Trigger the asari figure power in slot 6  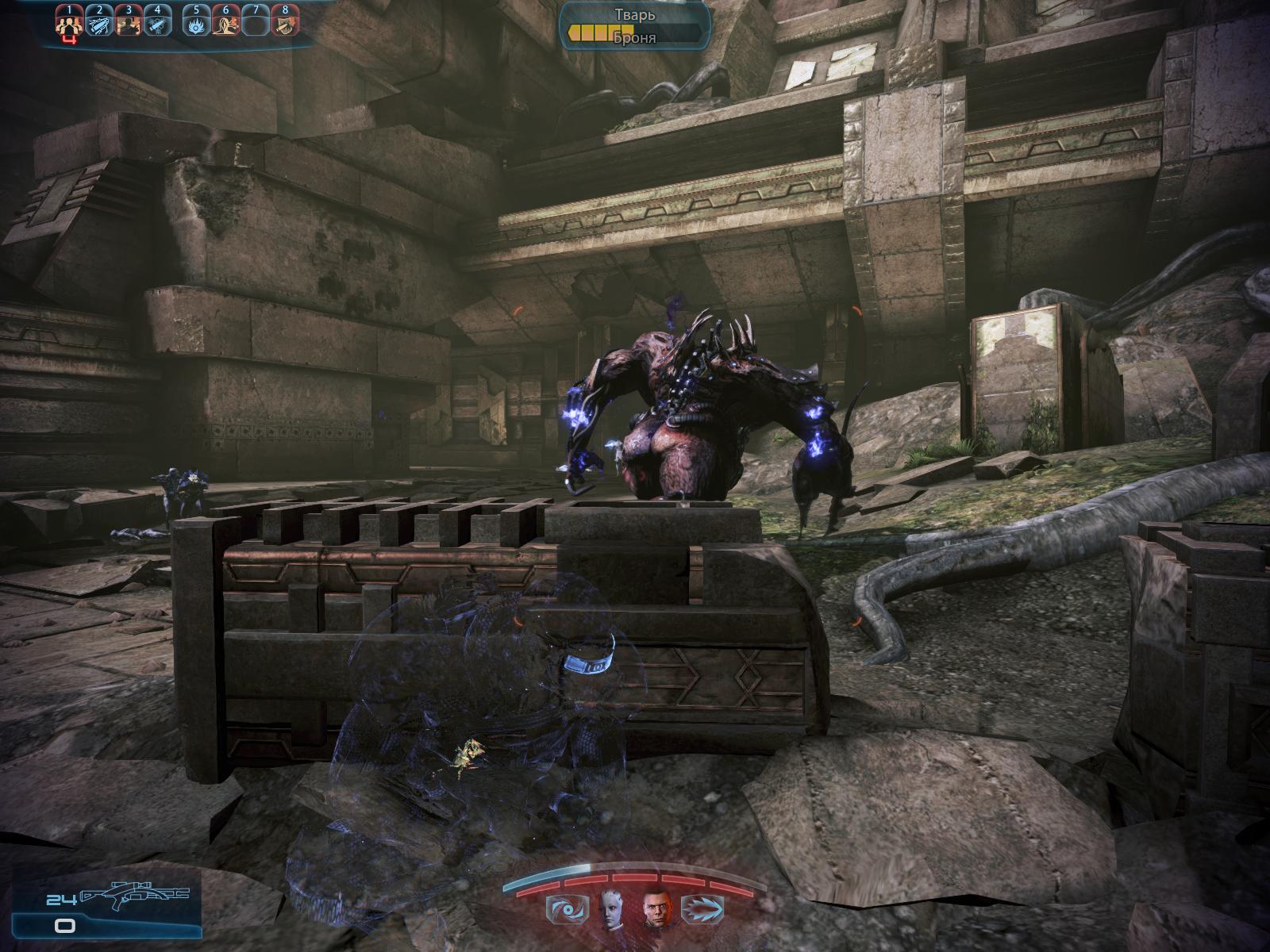pyautogui.click(x=226, y=25)
